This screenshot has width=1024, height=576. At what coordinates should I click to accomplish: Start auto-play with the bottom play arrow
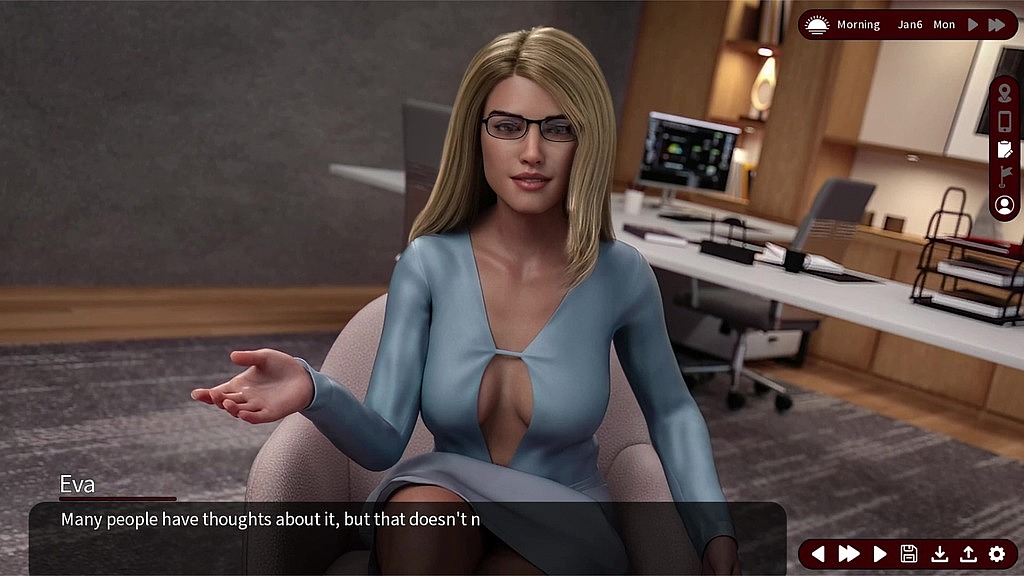(880, 554)
